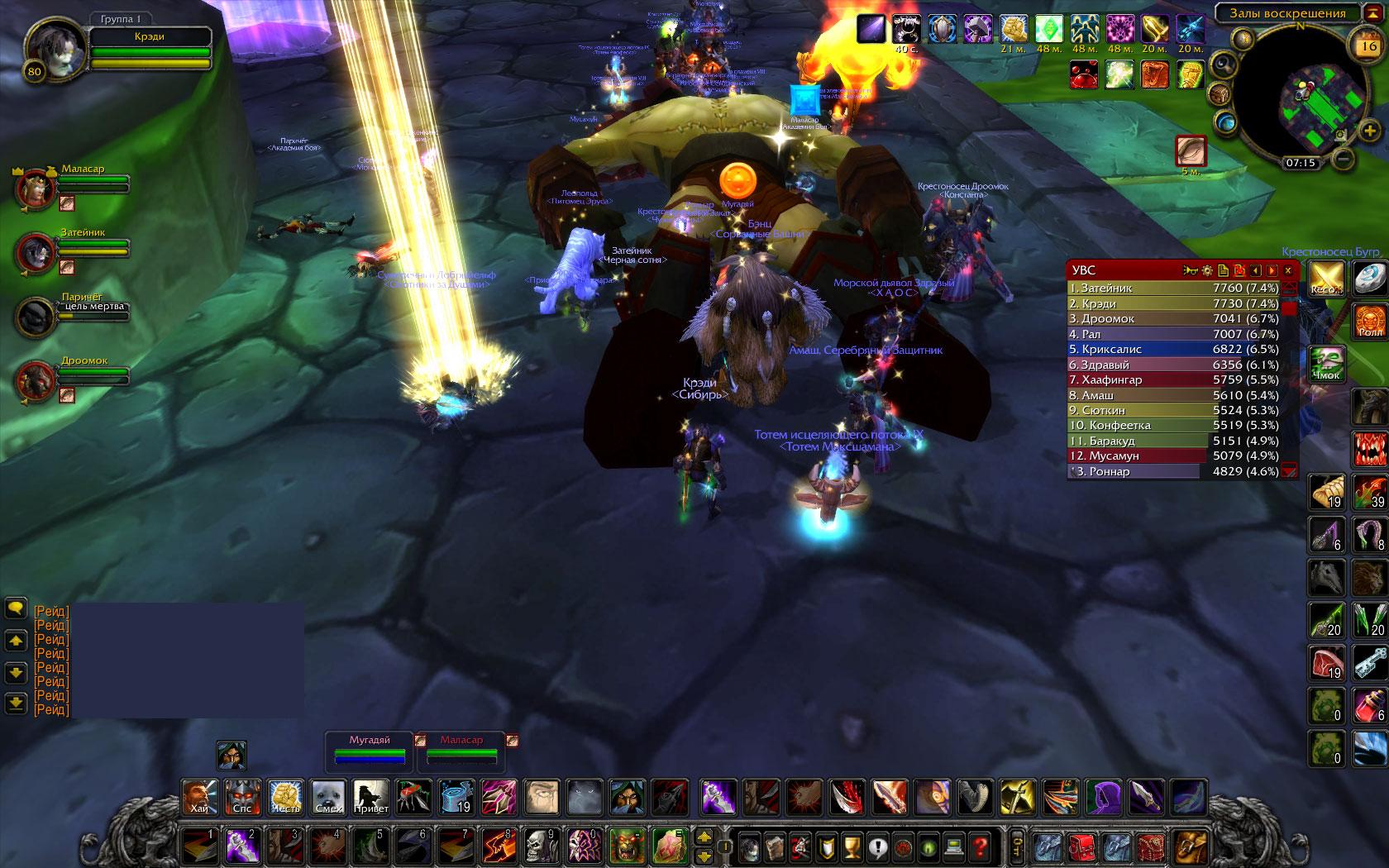Activate the Ролл macro button
Viewport: 1389px width, 868px height.
tap(1370, 322)
